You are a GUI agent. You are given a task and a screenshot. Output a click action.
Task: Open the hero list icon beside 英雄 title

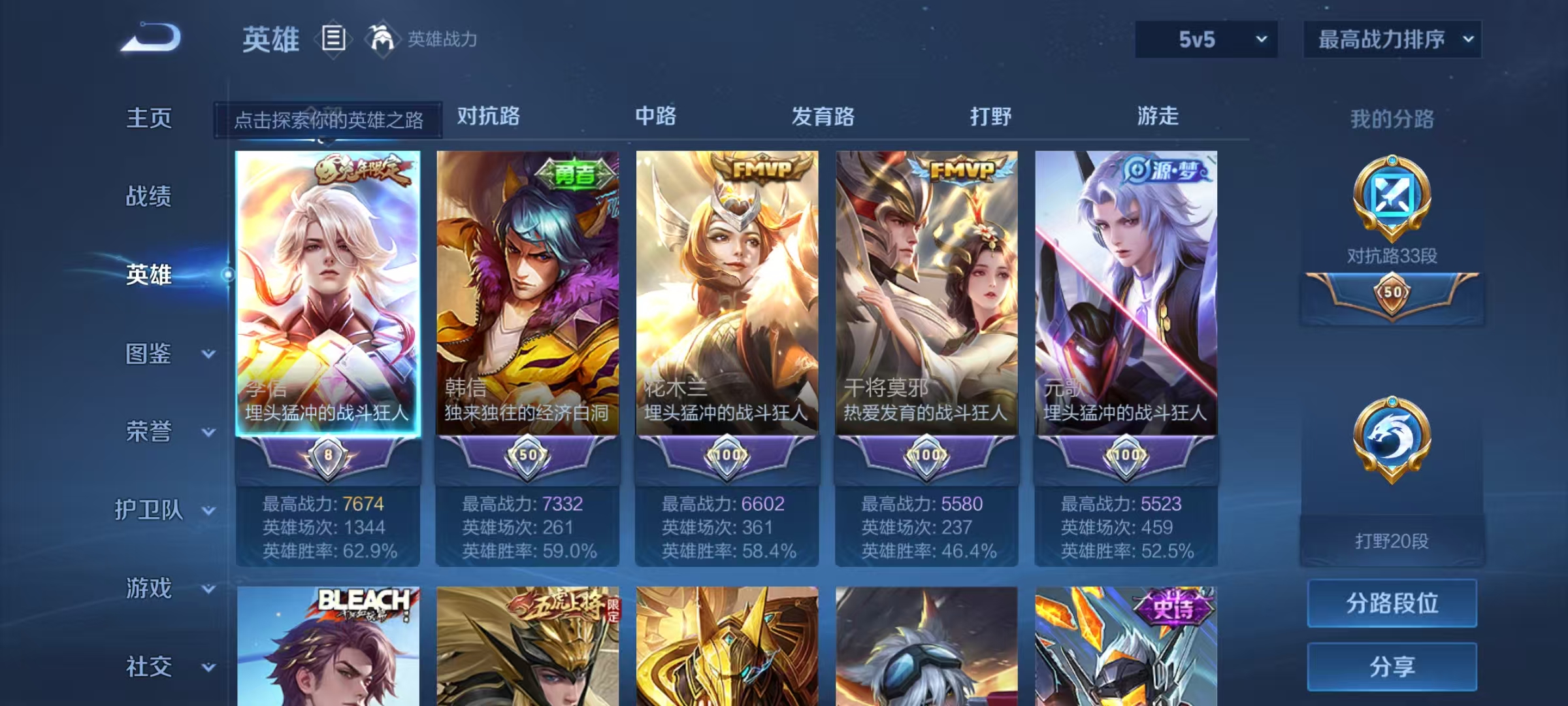point(335,39)
